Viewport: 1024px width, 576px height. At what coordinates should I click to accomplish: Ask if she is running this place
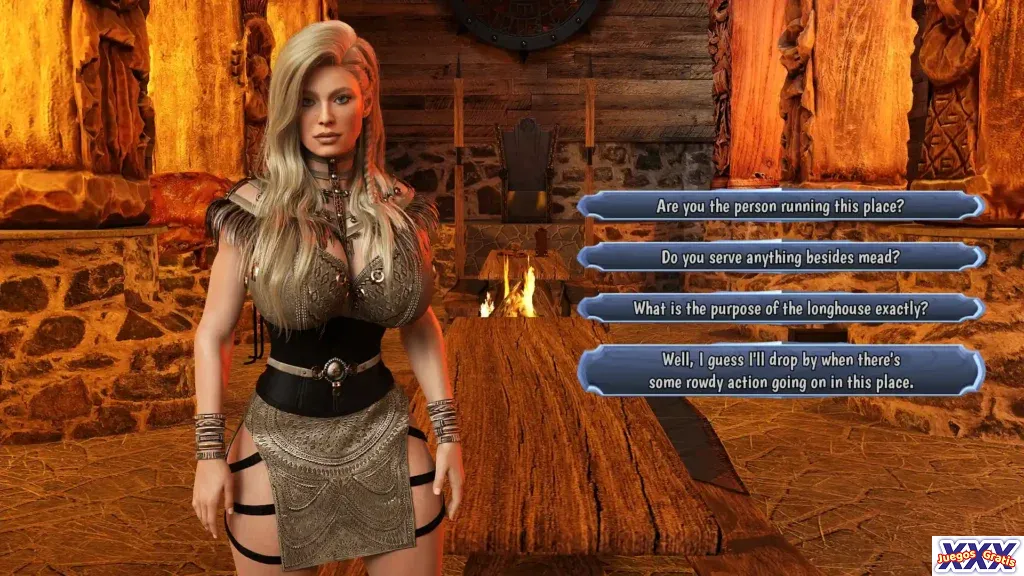coord(780,207)
